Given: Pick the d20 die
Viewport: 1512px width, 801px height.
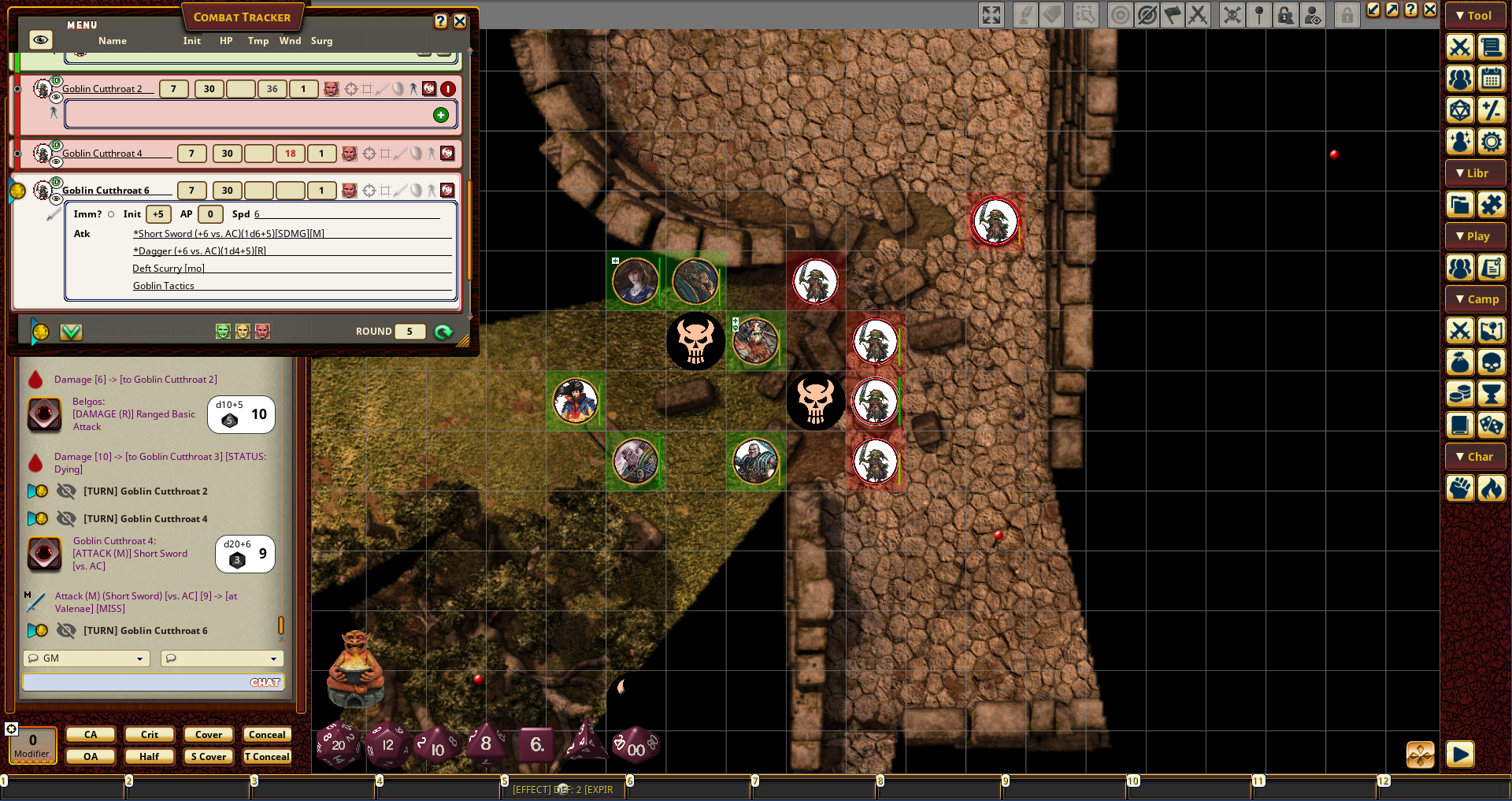Looking at the screenshot, I should (x=338, y=744).
